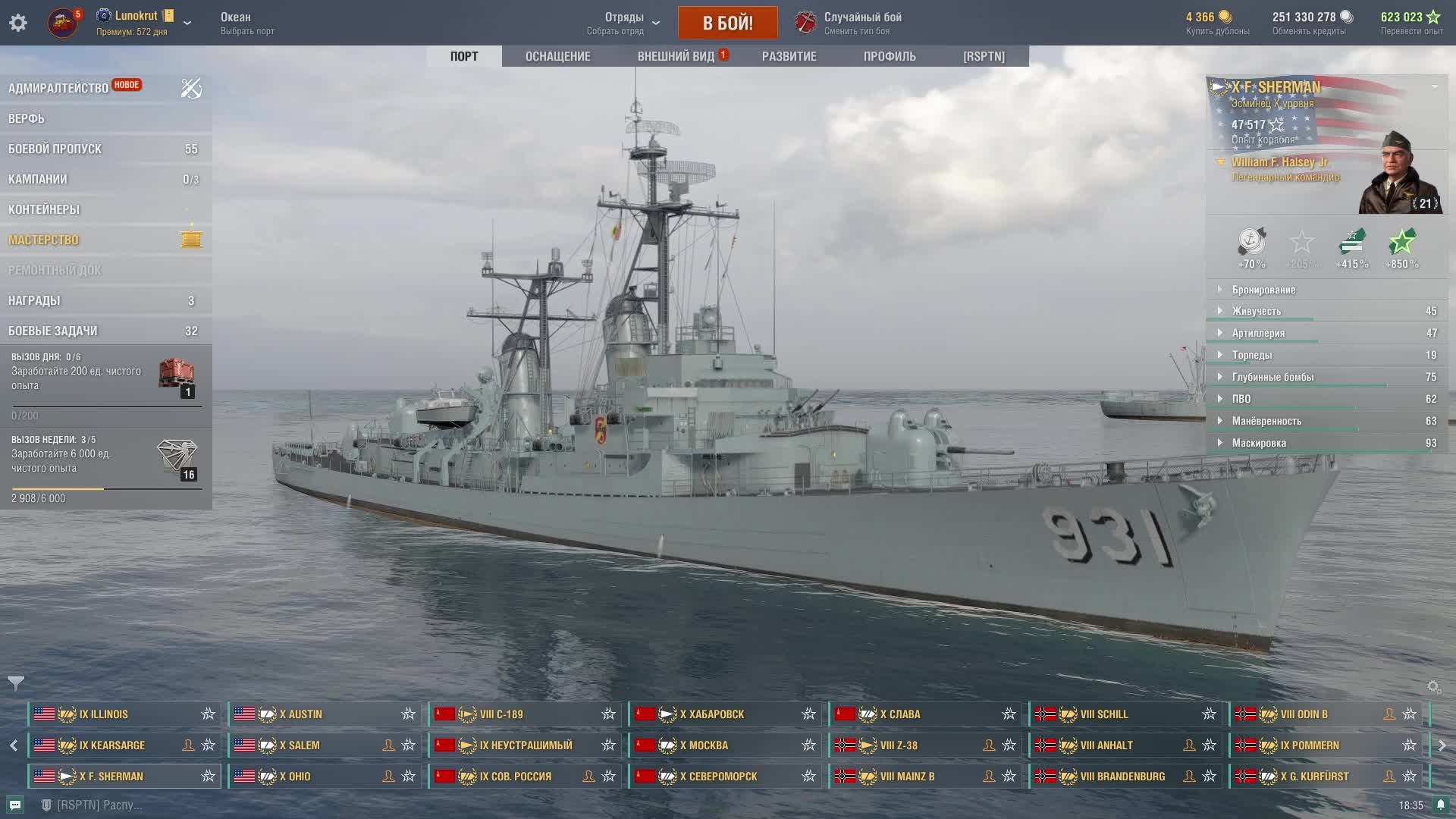Go to the РАЗВИТИЕ tab
The image size is (1456, 819).
(x=789, y=56)
